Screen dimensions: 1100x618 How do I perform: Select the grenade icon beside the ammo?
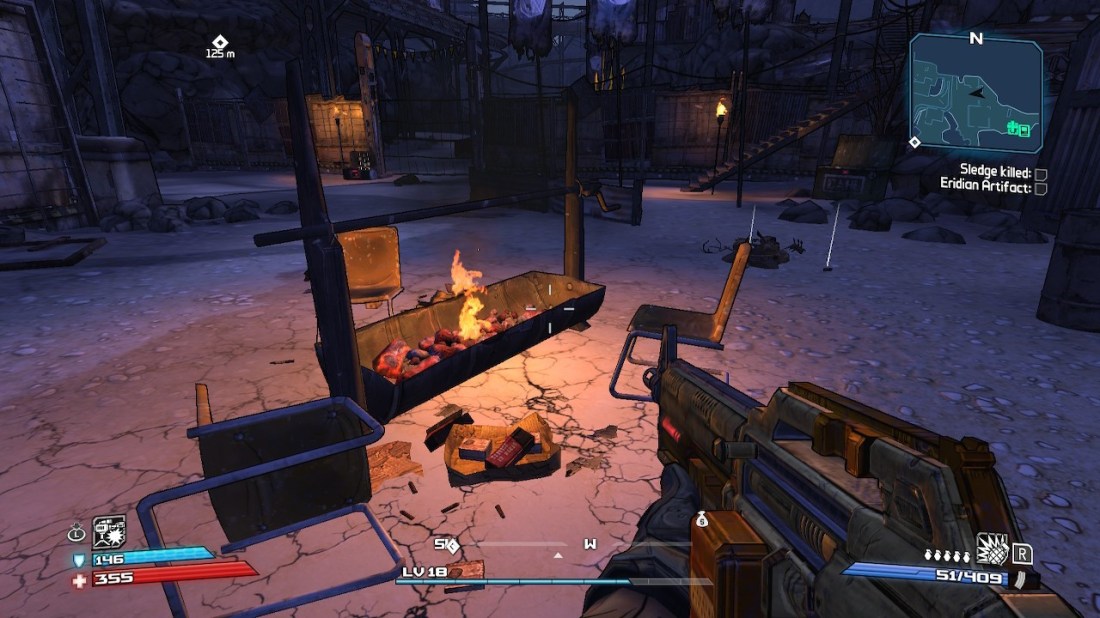coord(991,549)
